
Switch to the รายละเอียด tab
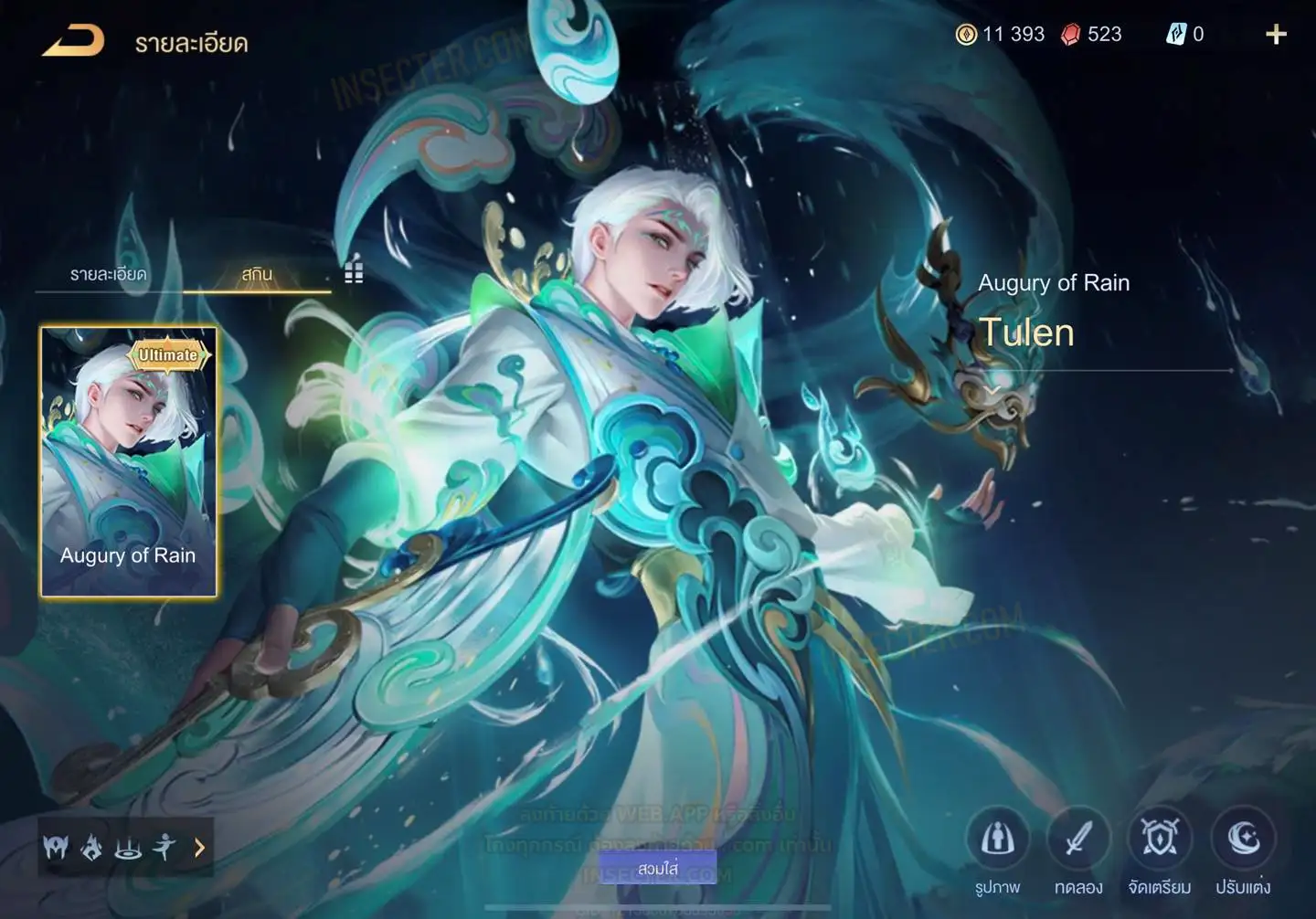pos(108,274)
